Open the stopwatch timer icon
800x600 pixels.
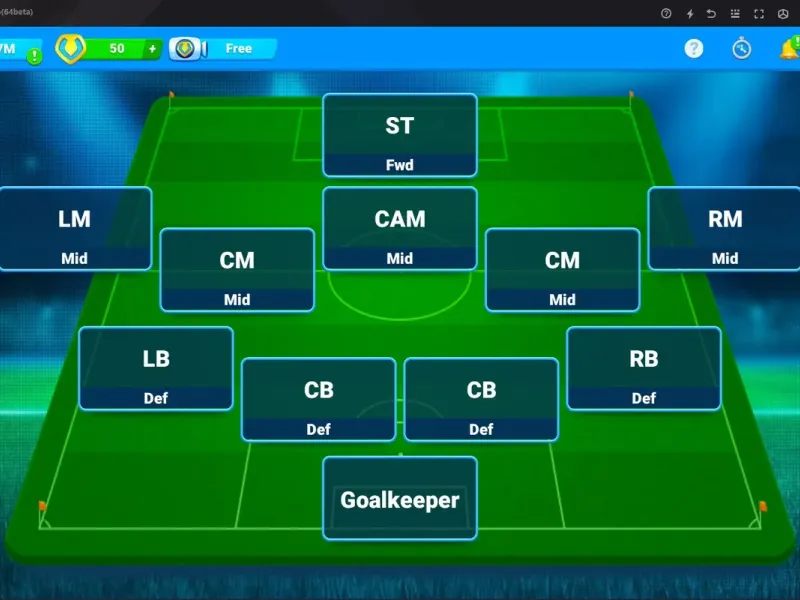coord(741,48)
